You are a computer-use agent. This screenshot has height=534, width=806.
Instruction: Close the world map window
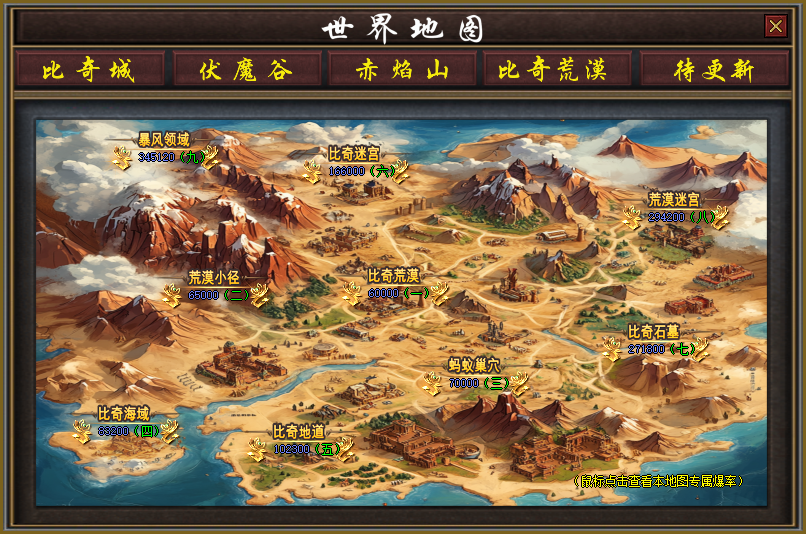coord(775,26)
